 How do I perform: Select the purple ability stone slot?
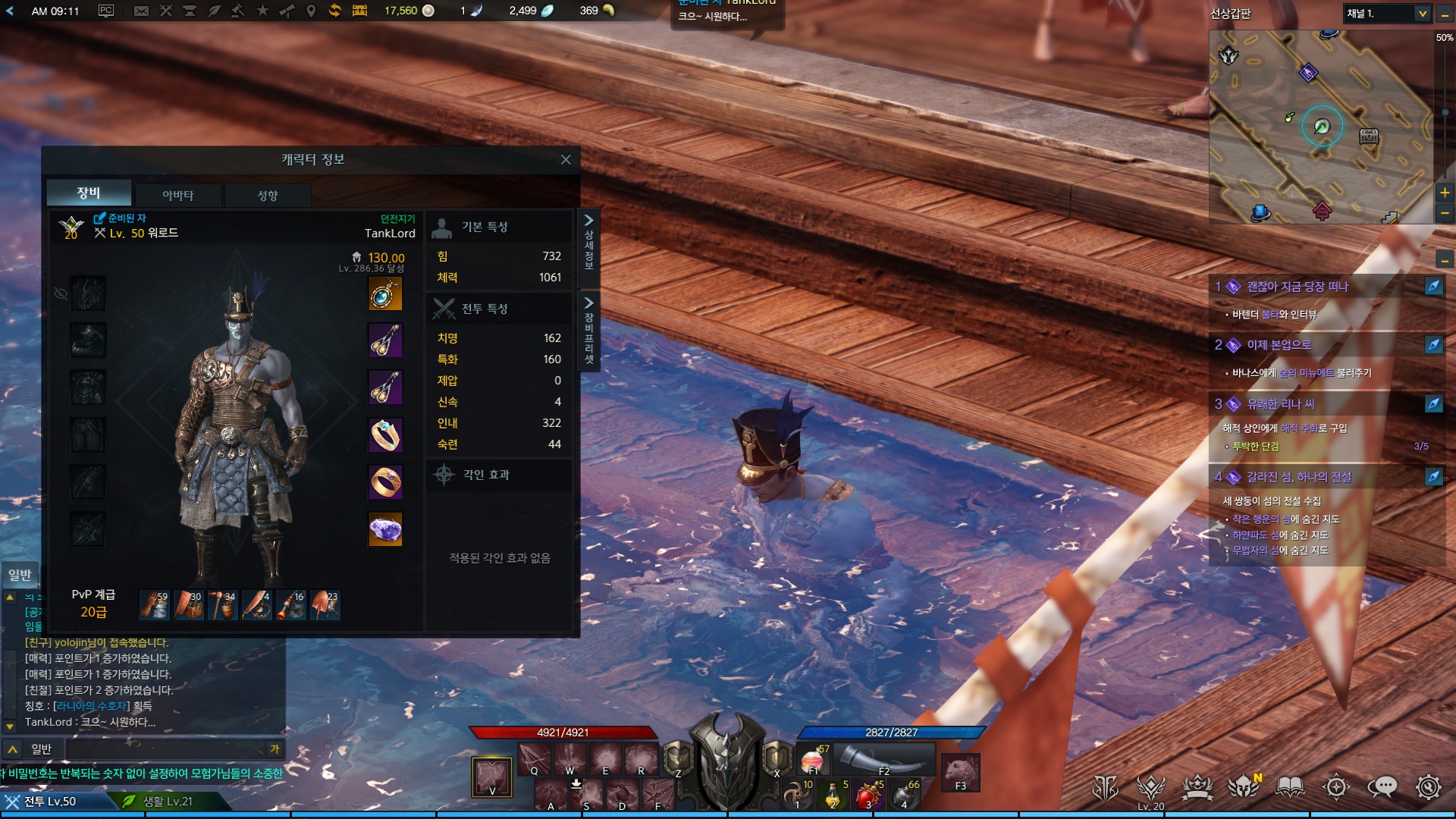(385, 529)
